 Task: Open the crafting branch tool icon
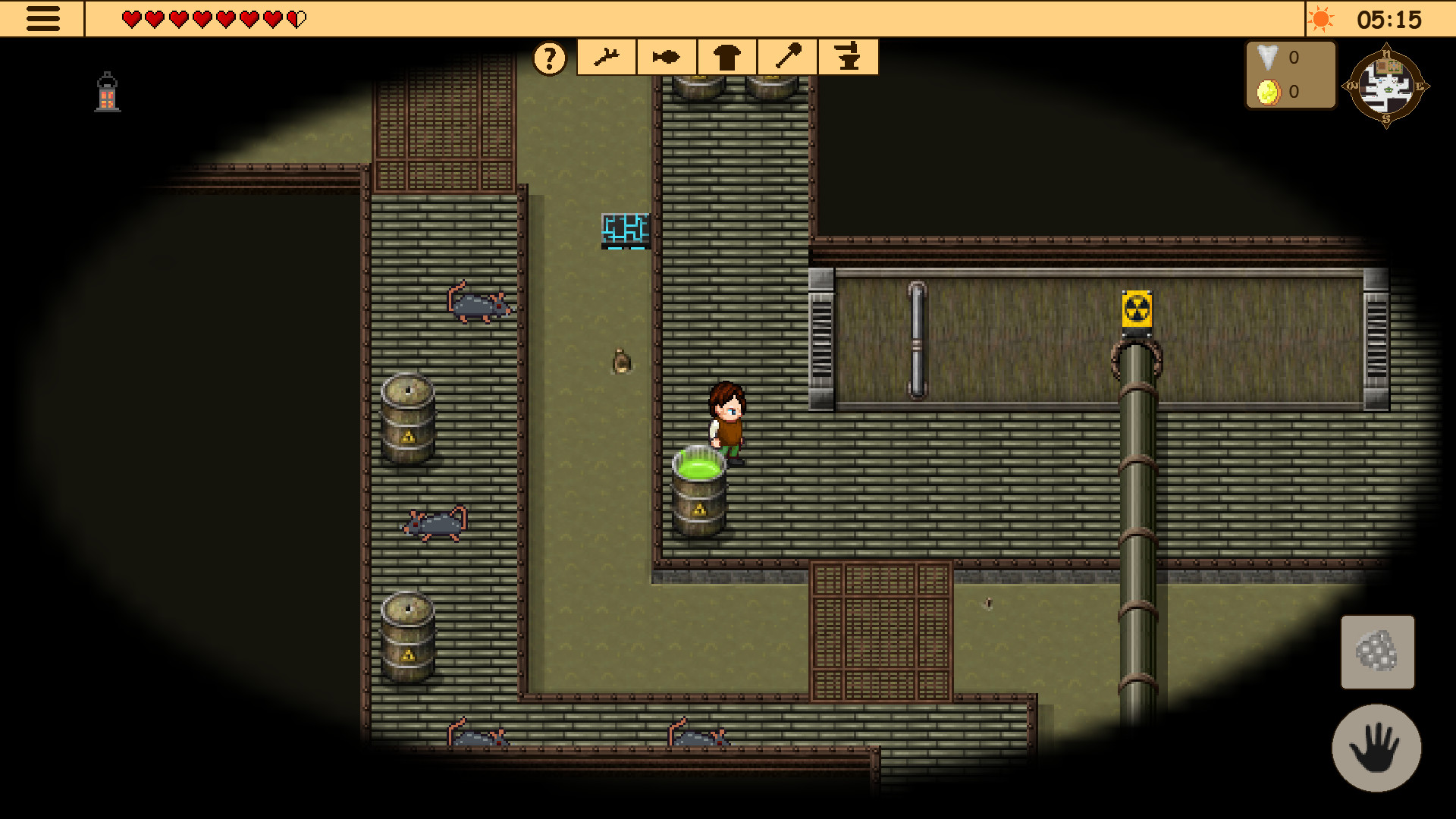point(607,57)
